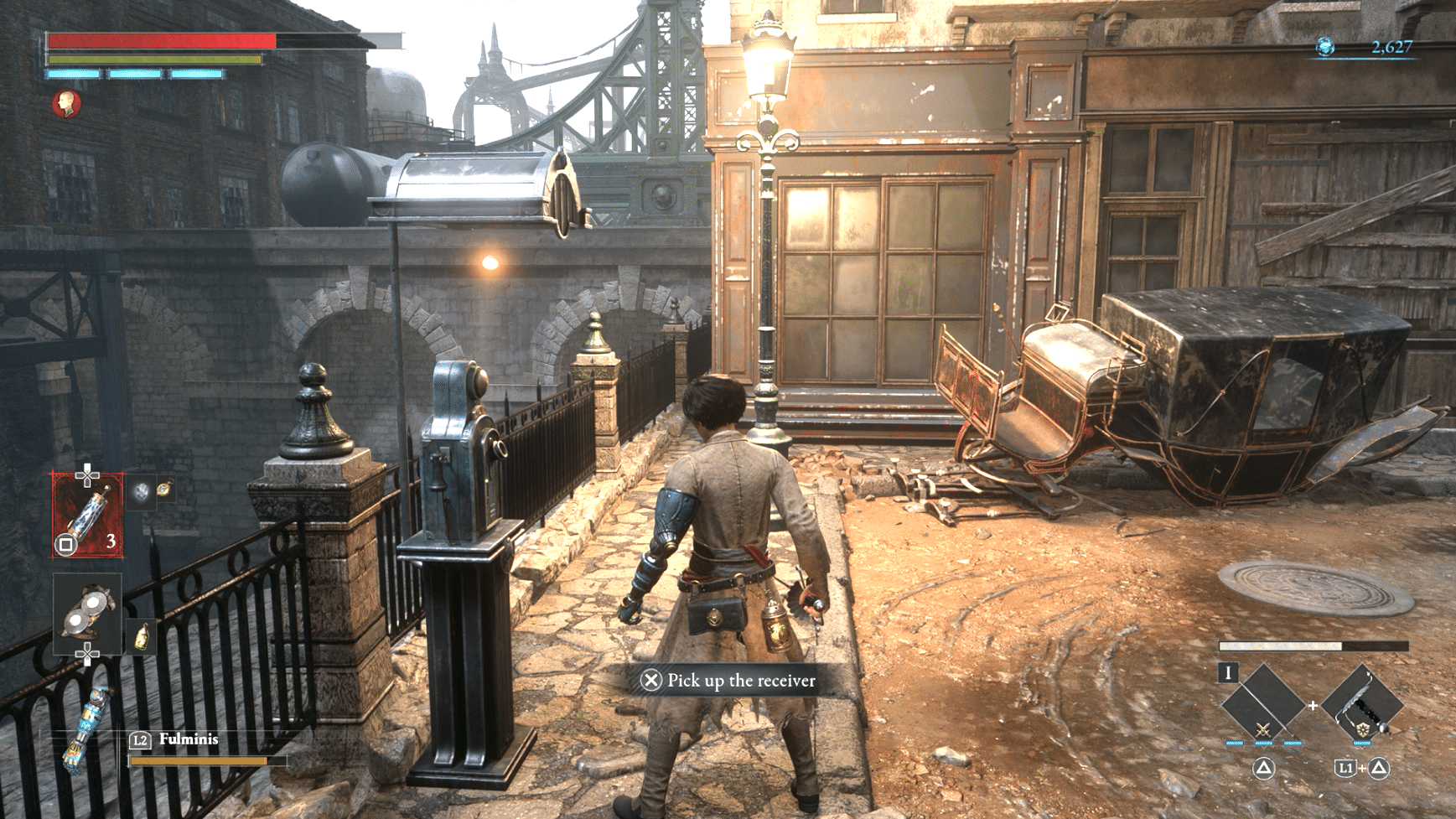
Task: Activate the blade Fable Art diamond slot
Action: pos(1262,704)
